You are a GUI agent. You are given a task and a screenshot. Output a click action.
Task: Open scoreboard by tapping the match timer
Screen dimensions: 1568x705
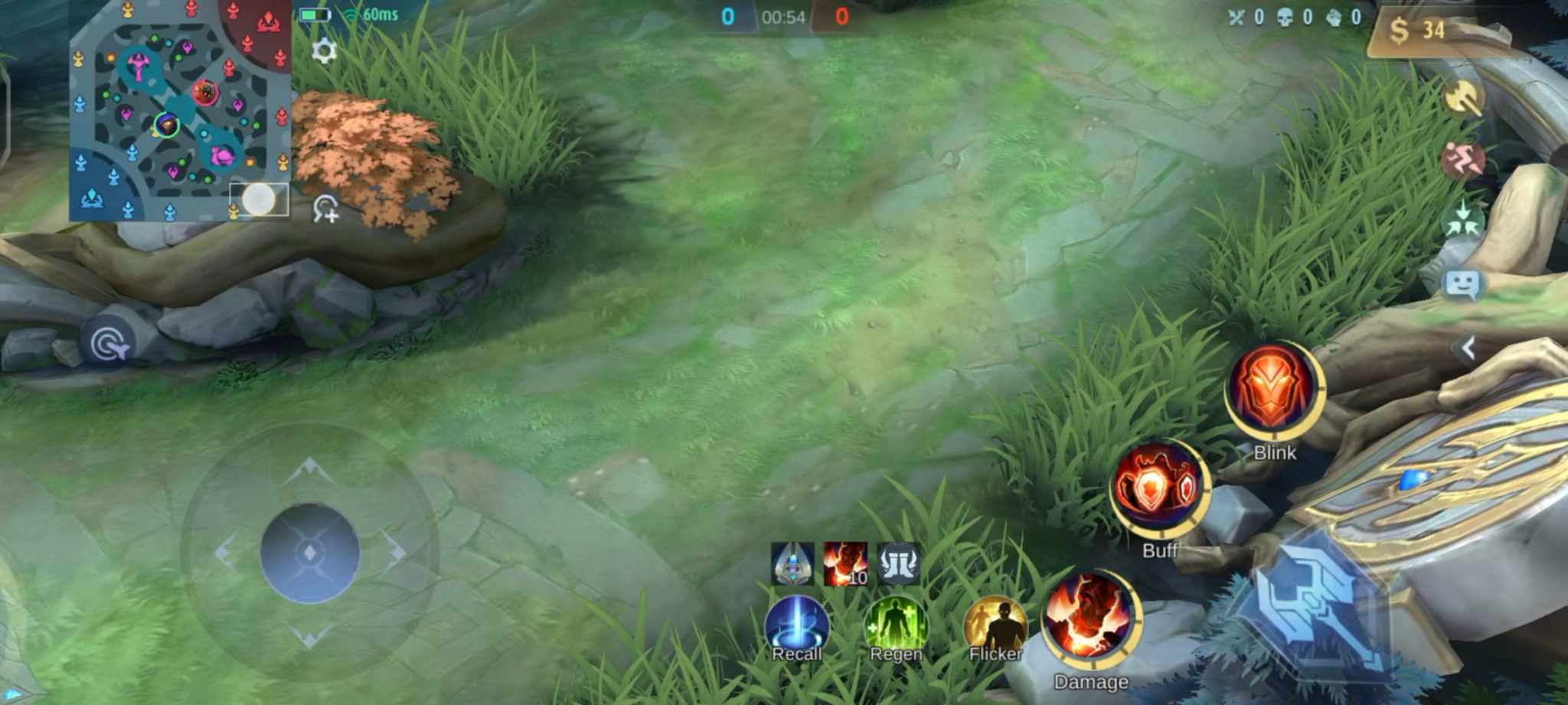pos(782,15)
